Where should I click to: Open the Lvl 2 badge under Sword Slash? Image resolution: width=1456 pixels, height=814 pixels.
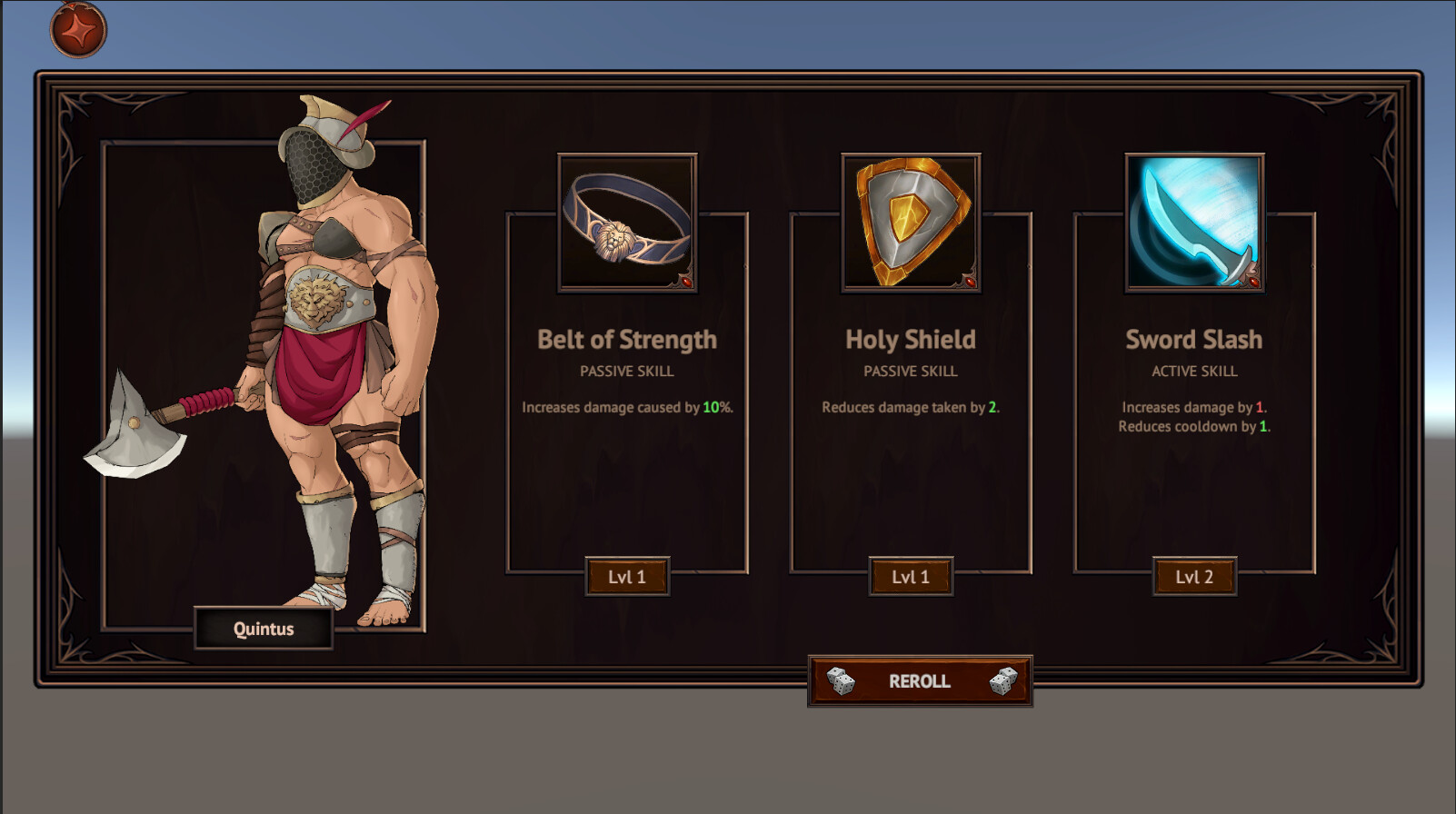pyautogui.click(x=1194, y=575)
